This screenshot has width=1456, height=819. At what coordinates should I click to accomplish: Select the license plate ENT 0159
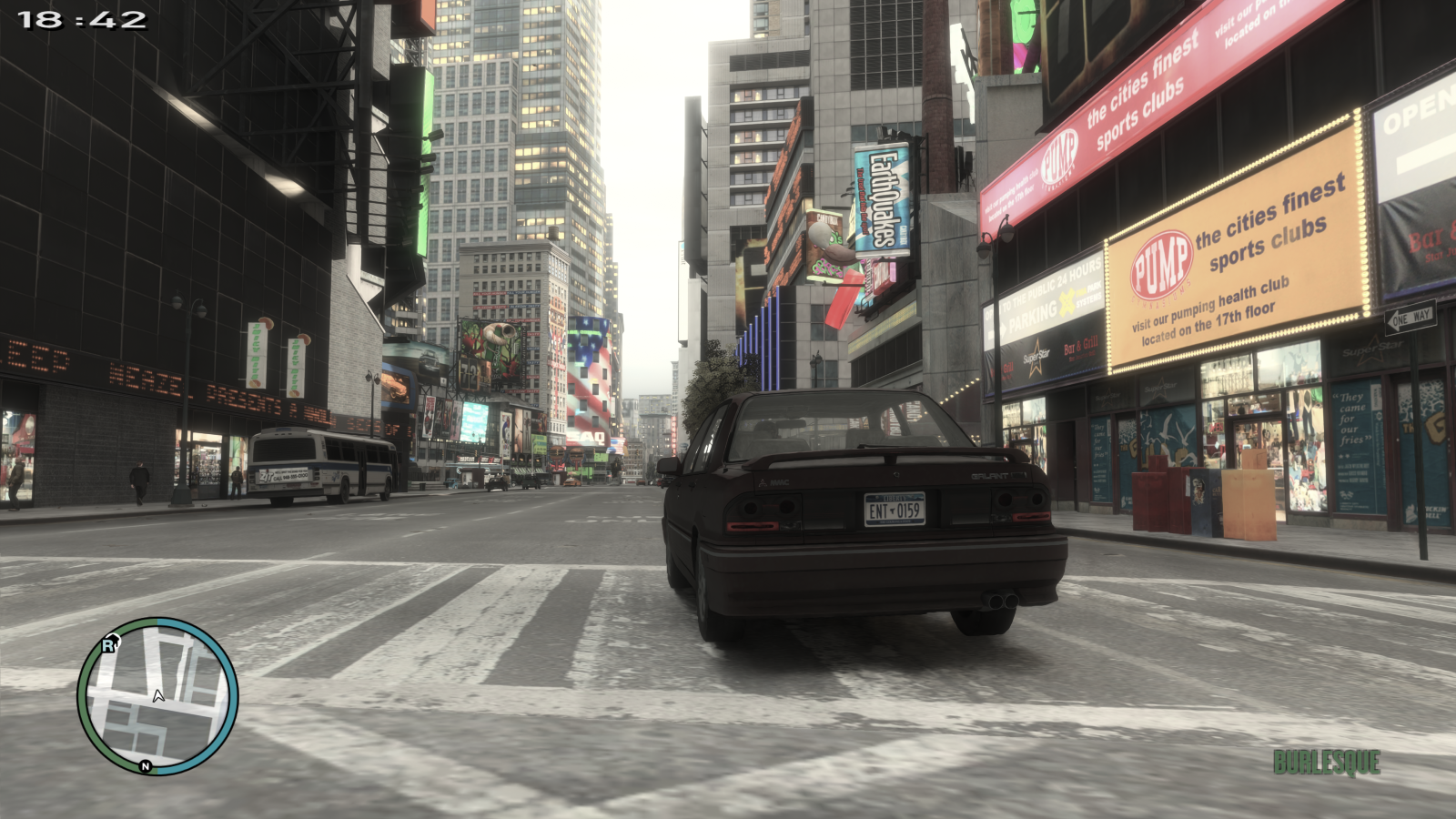[x=895, y=510]
